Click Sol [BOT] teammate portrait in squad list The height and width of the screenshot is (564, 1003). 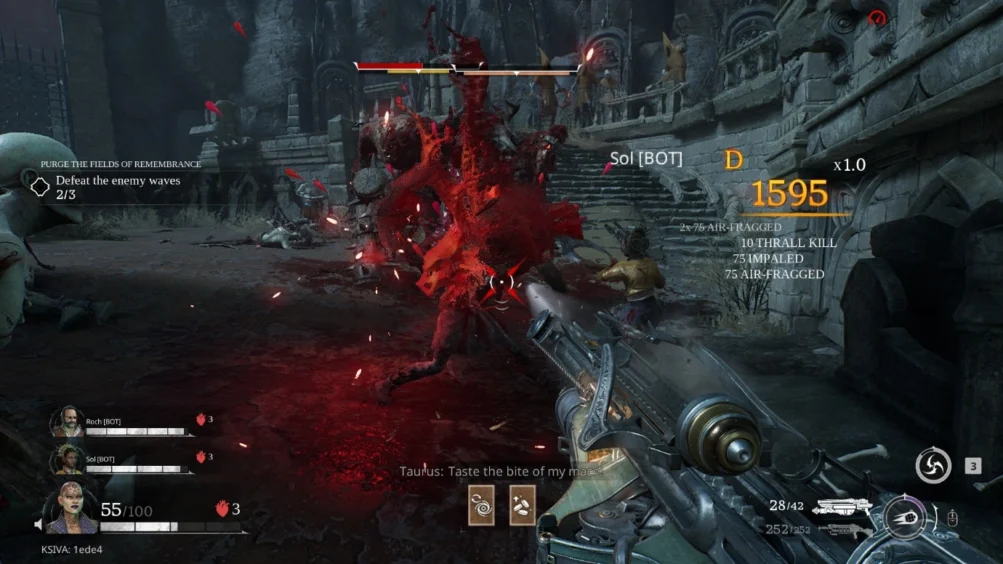click(66, 459)
